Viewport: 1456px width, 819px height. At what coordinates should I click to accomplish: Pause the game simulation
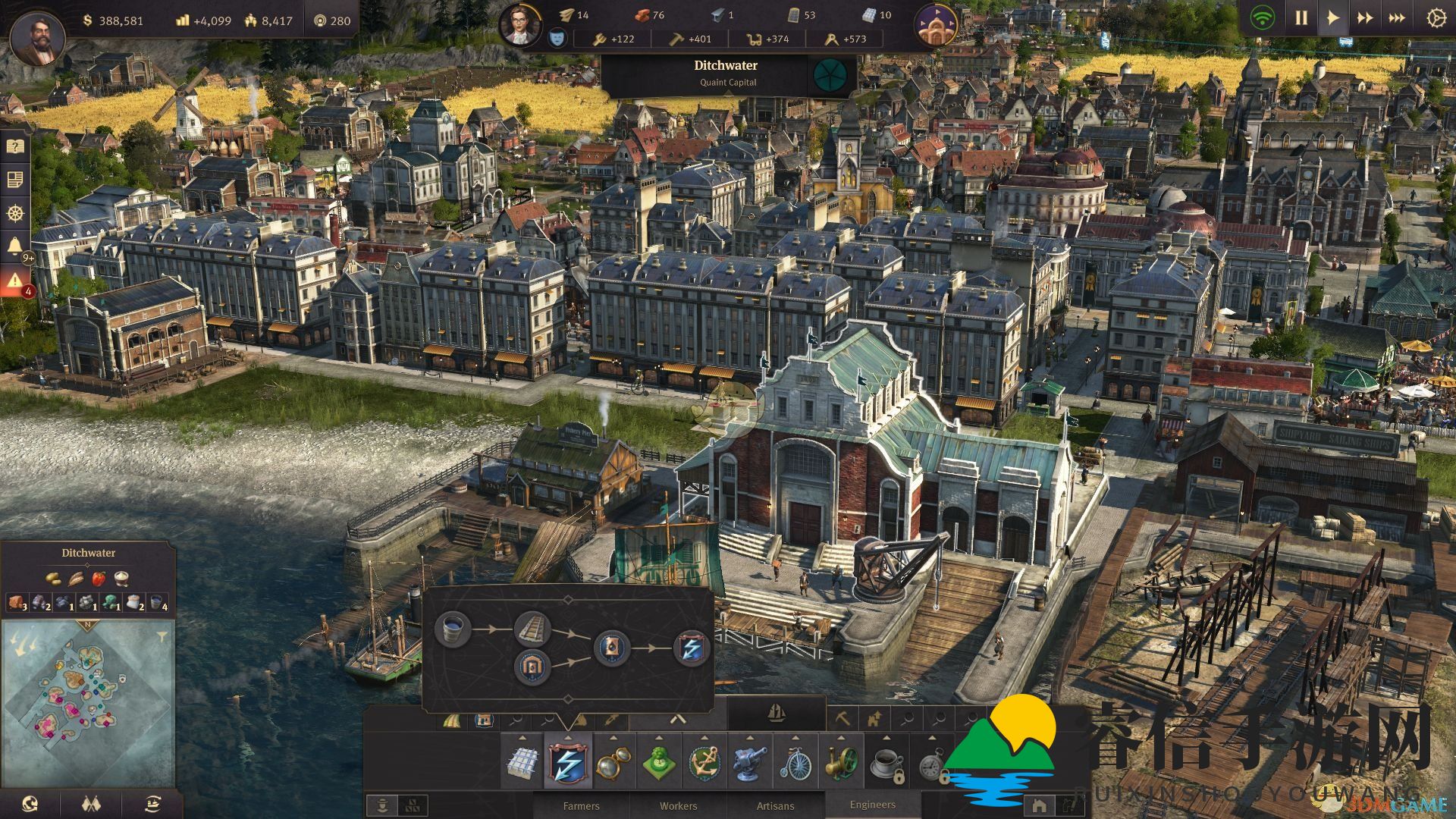tap(1301, 18)
